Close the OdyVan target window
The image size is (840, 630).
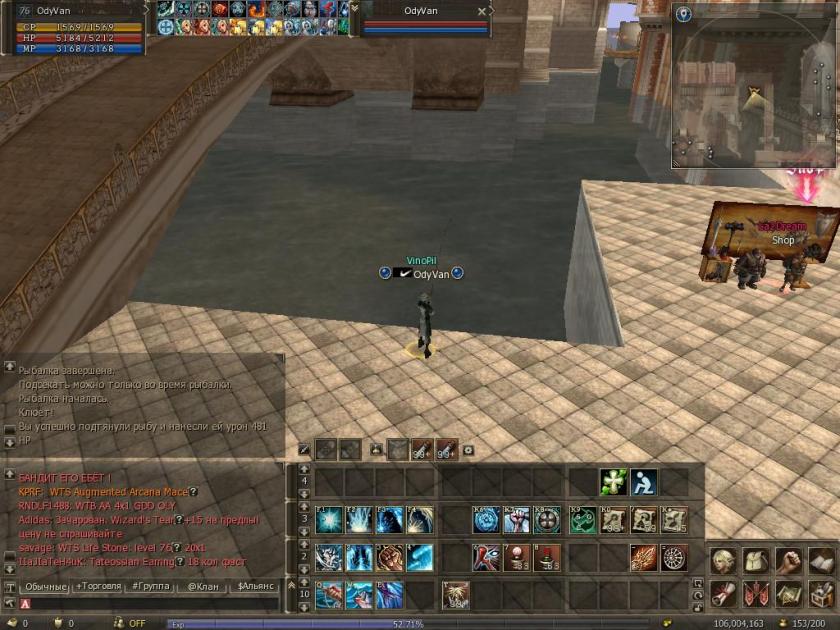482,12
